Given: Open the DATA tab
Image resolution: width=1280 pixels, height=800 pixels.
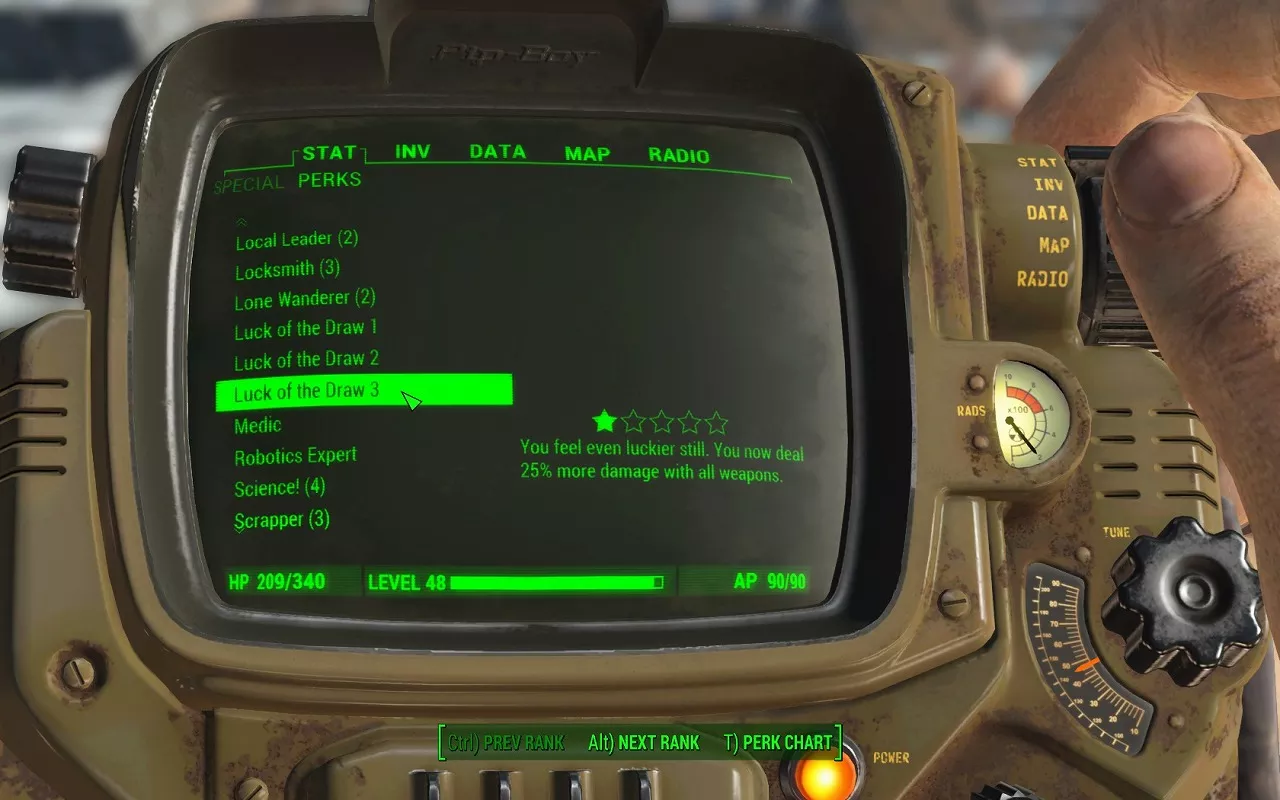Looking at the screenshot, I should (x=497, y=152).
